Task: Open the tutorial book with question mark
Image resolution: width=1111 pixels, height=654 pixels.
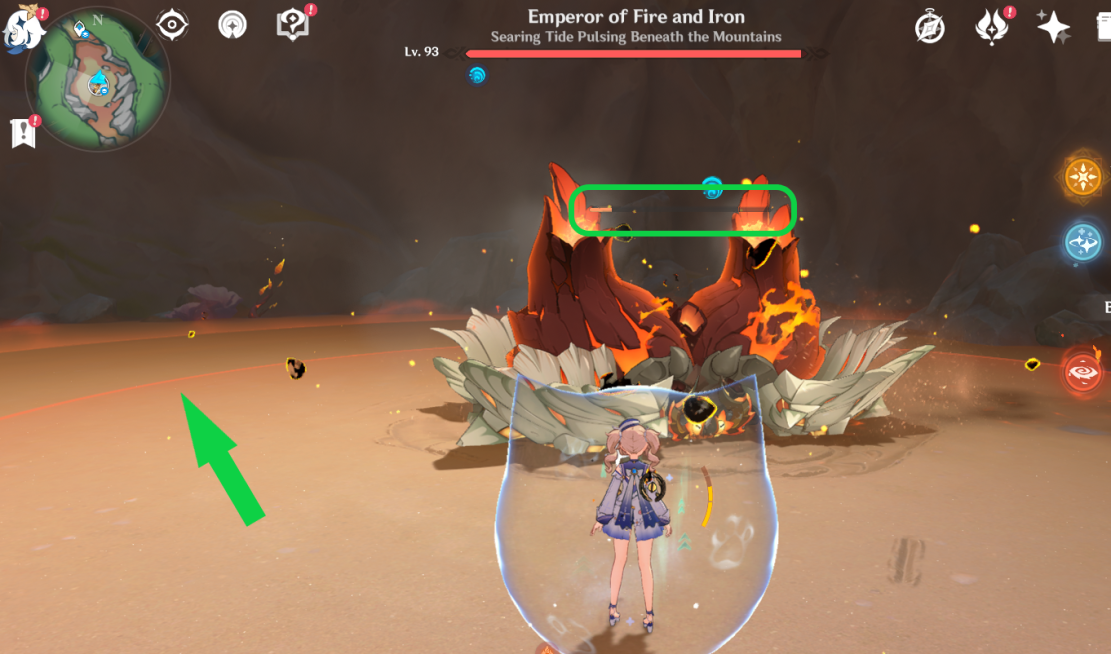Action: (292, 26)
